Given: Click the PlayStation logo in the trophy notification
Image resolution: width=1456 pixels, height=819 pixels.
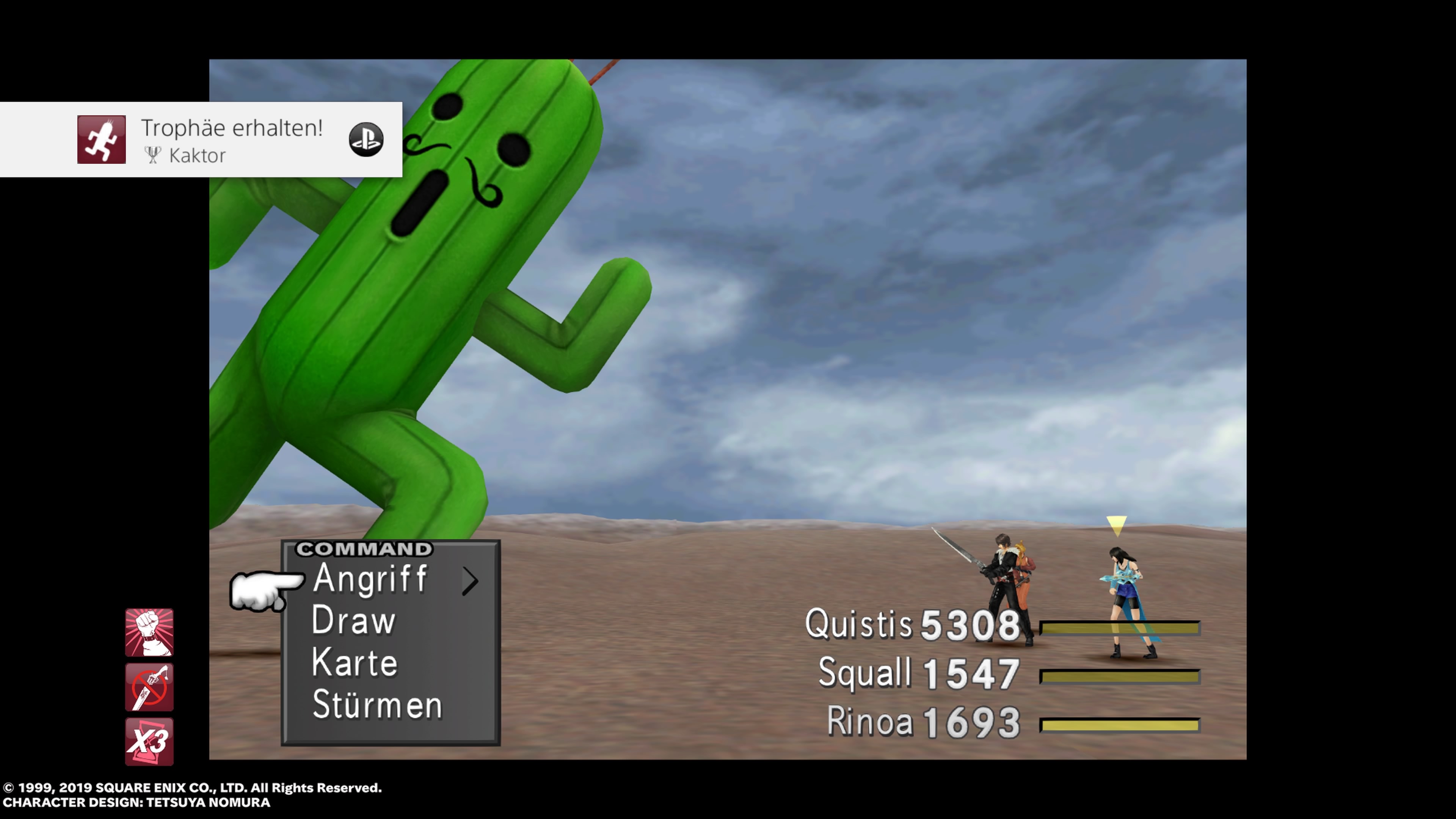Looking at the screenshot, I should tap(366, 138).
